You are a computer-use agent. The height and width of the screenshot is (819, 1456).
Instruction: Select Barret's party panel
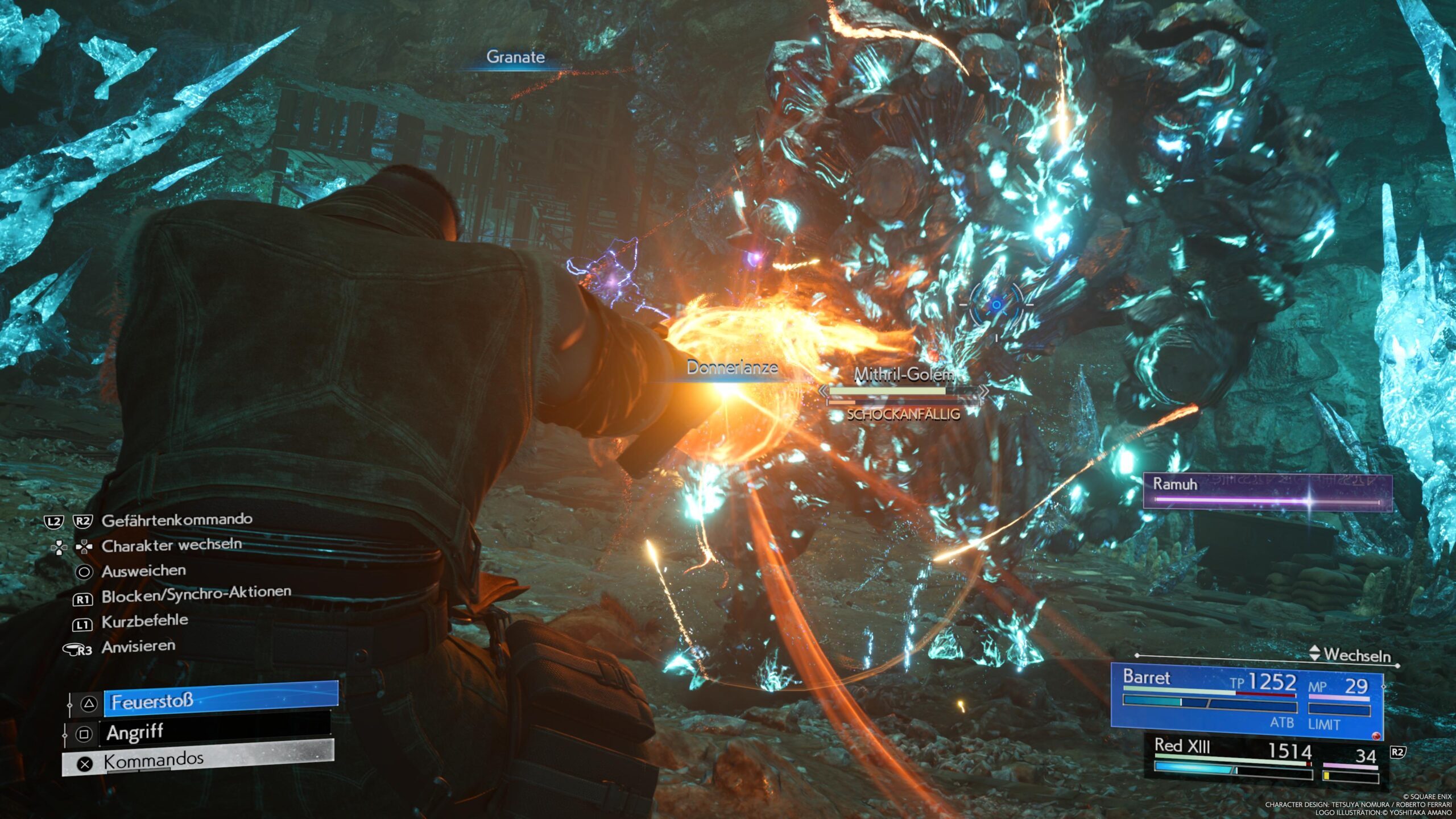coord(1246,701)
